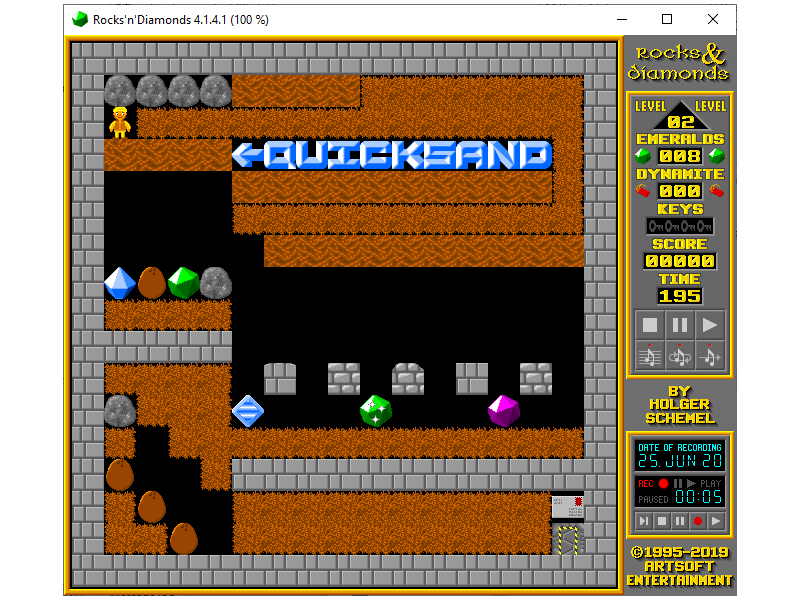The image size is (800, 600).
Task: Play the recorded tape
Action: [x=716, y=521]
